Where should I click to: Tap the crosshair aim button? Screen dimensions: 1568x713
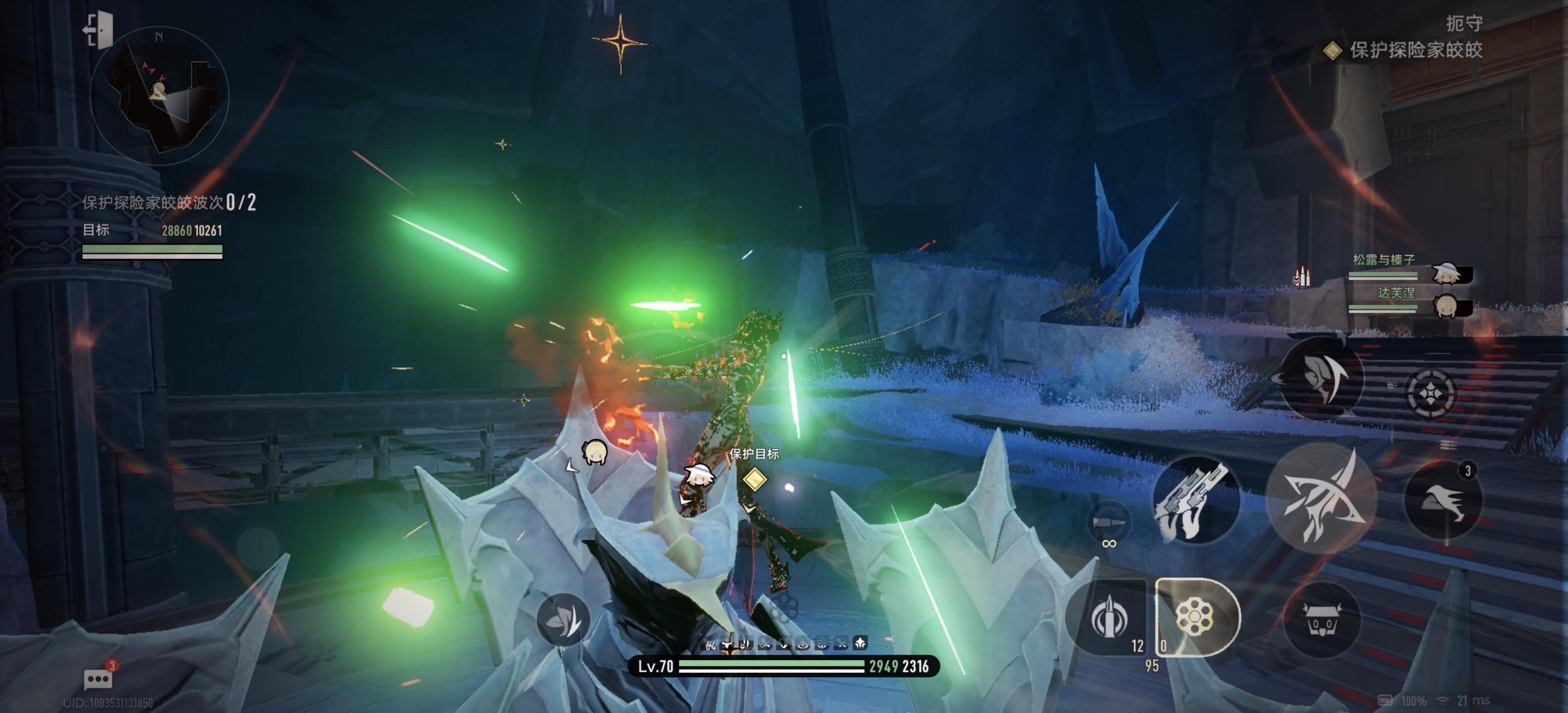(x=1430, y=393)
